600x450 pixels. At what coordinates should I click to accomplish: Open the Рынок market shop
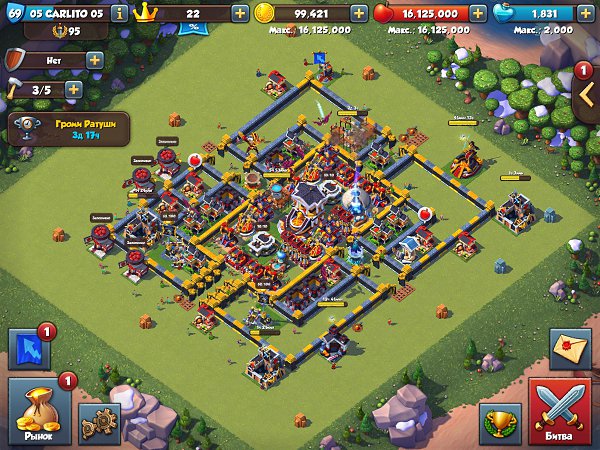(36, 412)
